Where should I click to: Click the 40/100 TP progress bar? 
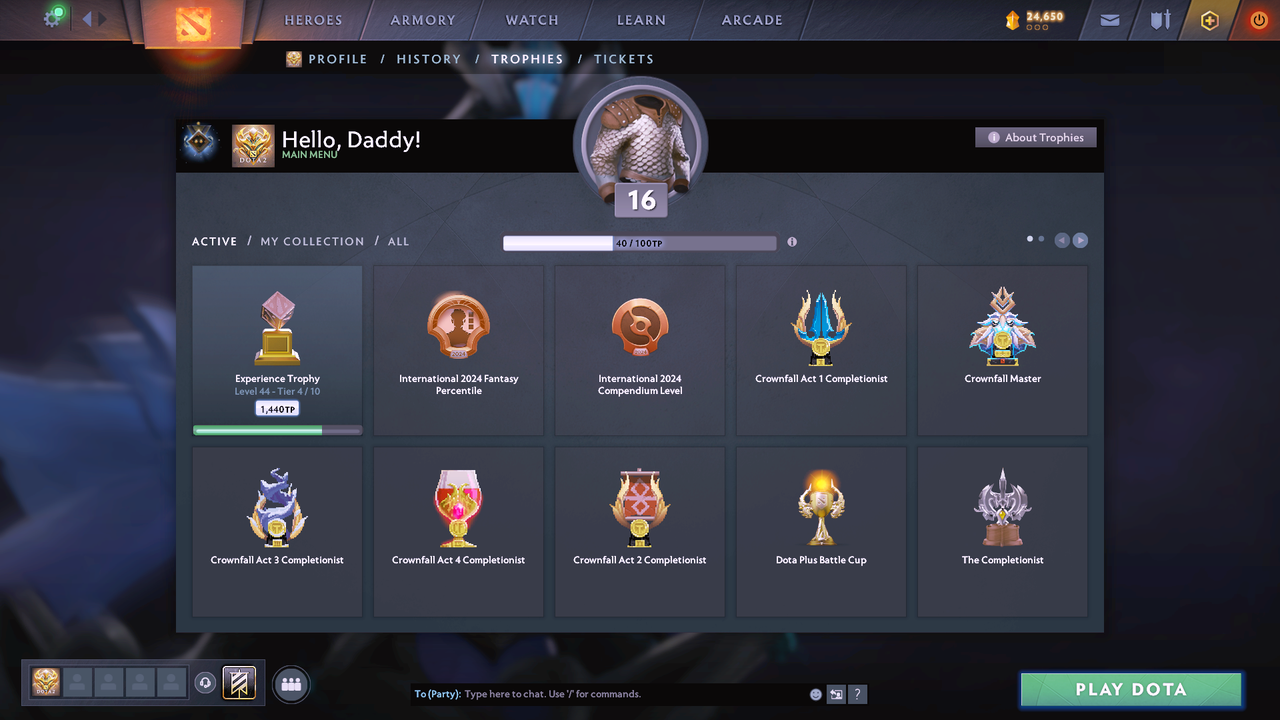640,242
